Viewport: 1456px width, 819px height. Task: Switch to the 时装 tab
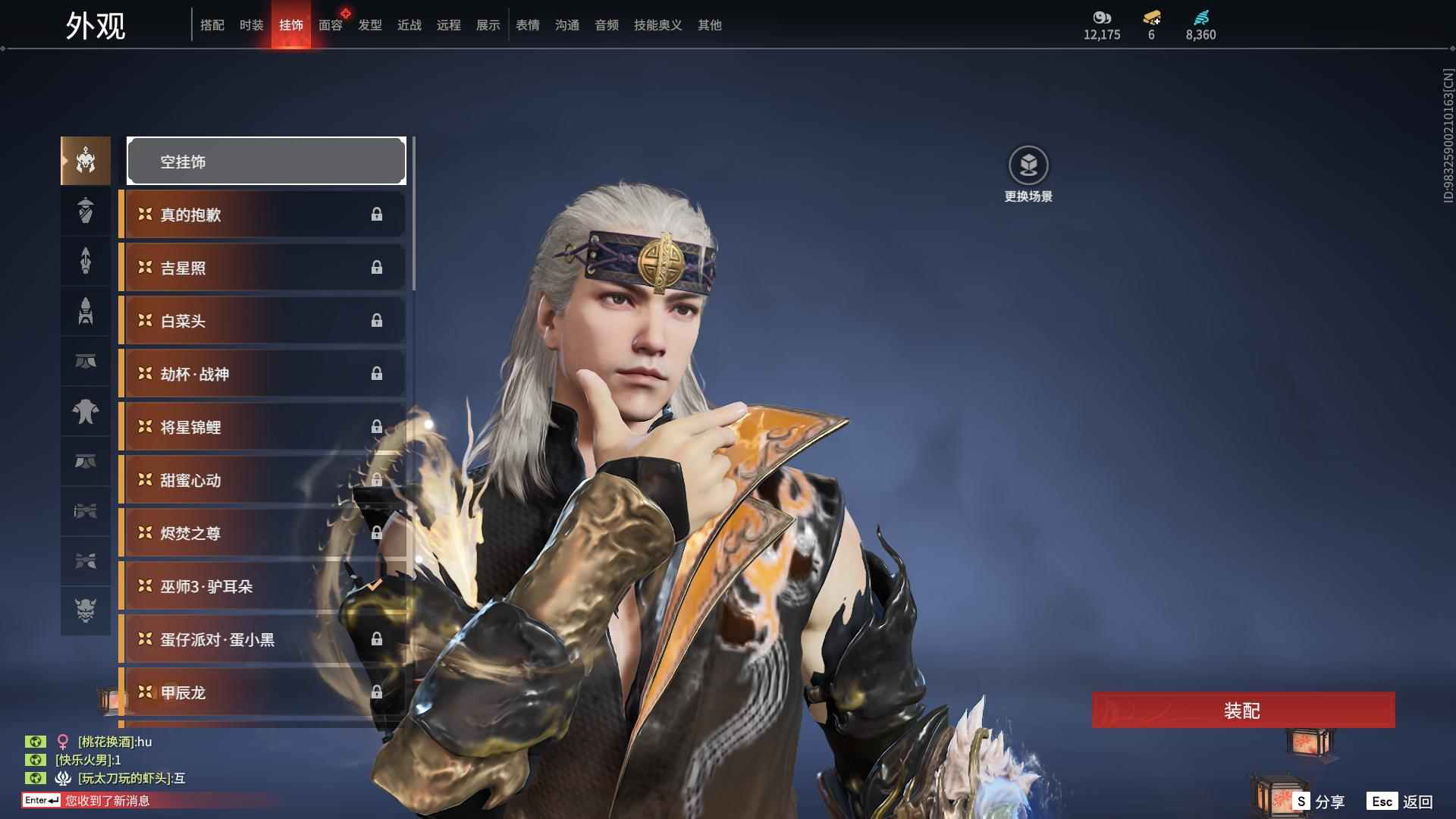pyautogui.click(x=251, y=25)
